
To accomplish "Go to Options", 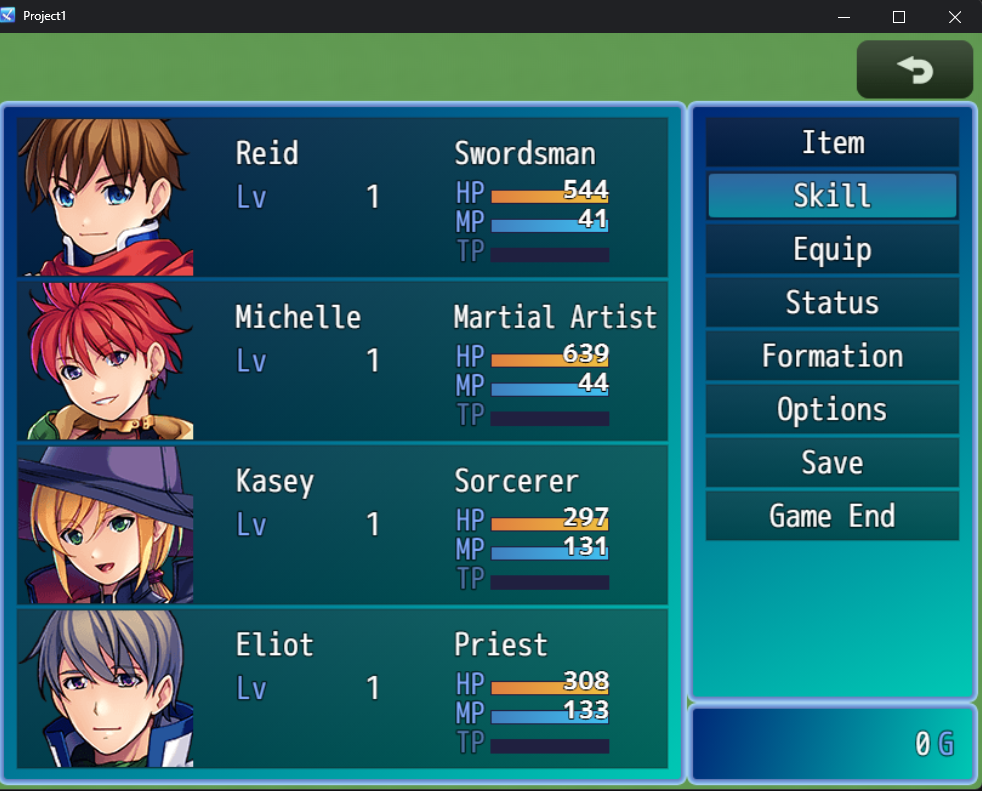I will click(x=832, y=409).
